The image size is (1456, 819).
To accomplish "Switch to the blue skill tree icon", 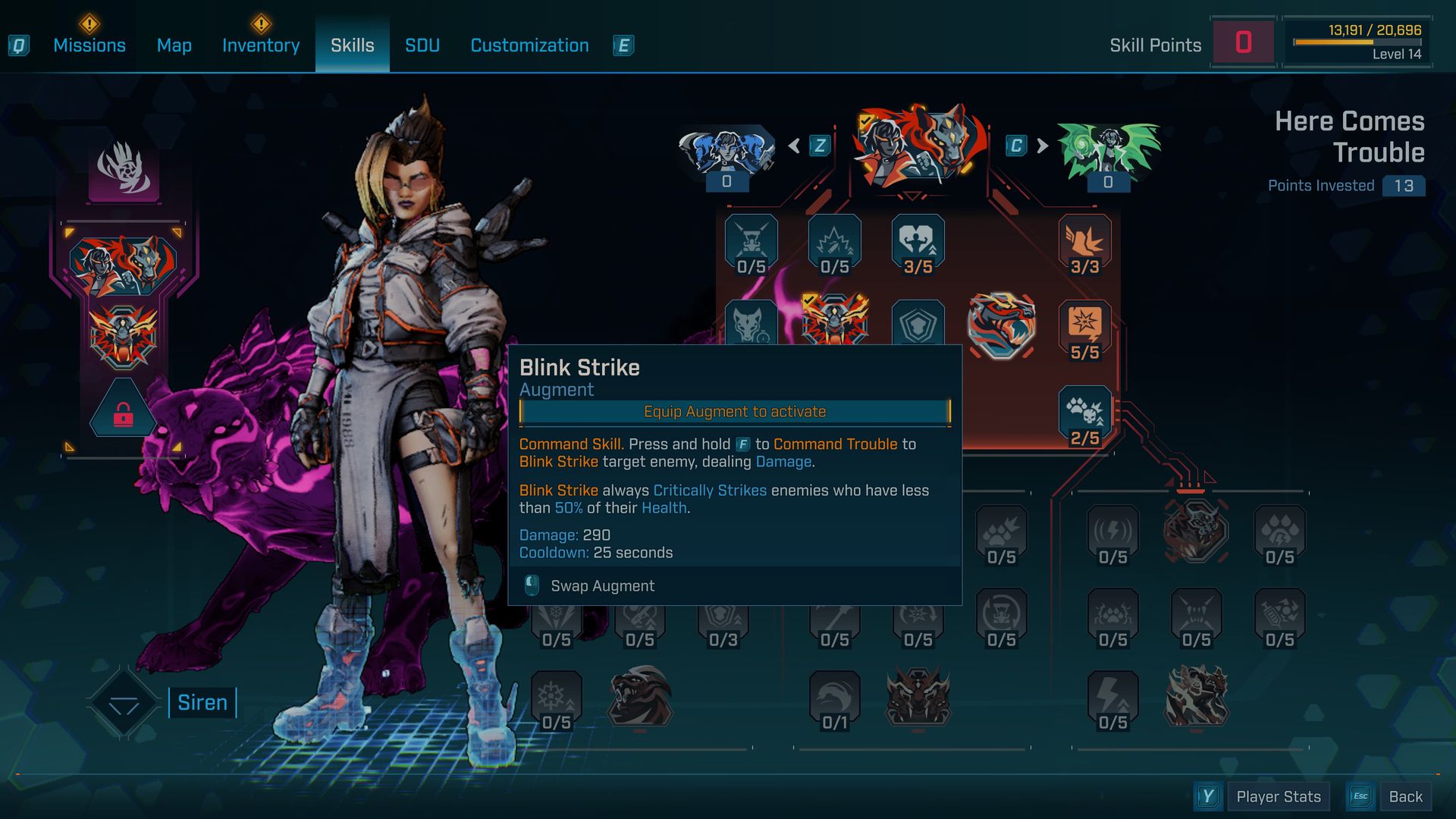I will pyautogui.click(x=726, y=152).
